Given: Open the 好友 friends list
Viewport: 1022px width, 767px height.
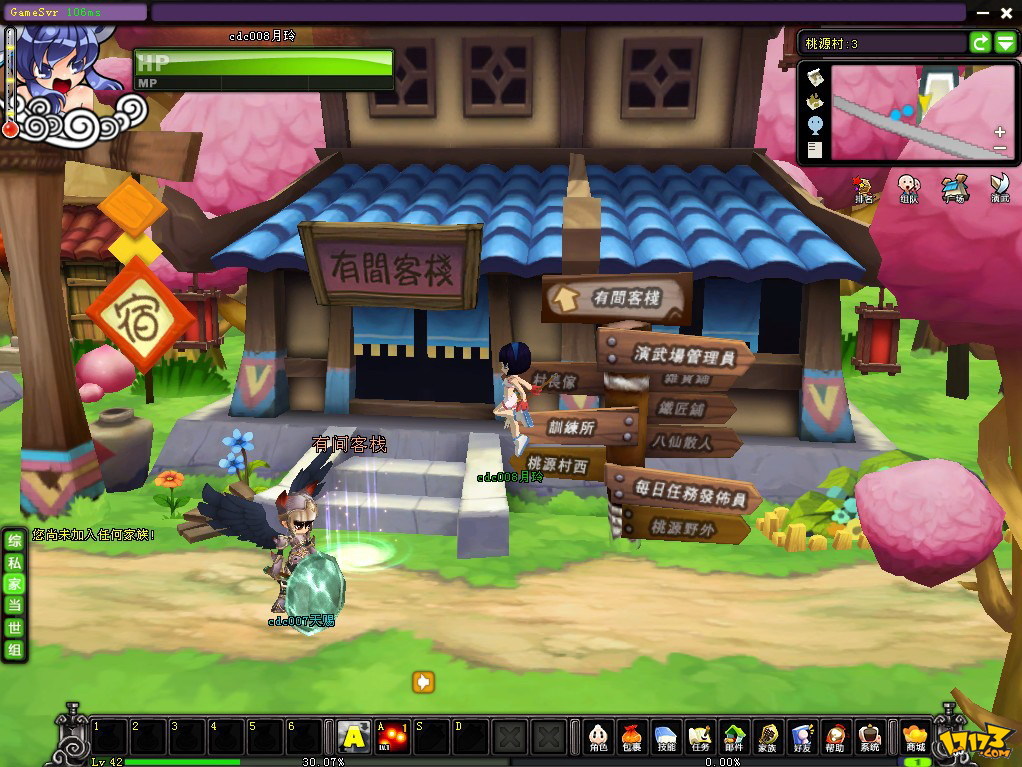Looking at the screenshot, I should [x=801, y=737].
